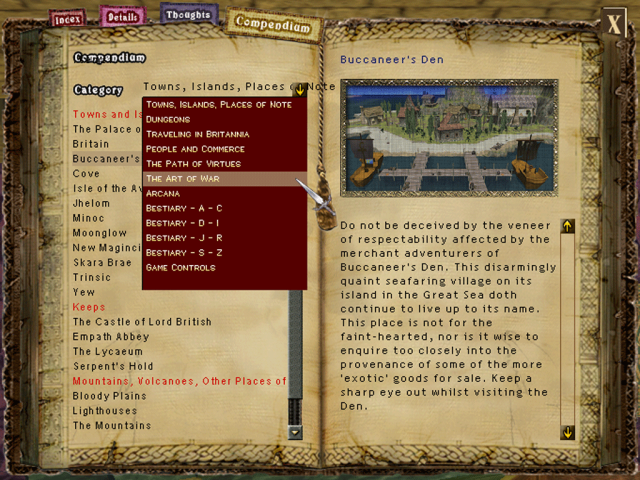Viewport: 640px width, 480px height.
Task: Show the Lighthouses entry
Action: (x=105, y=411)
